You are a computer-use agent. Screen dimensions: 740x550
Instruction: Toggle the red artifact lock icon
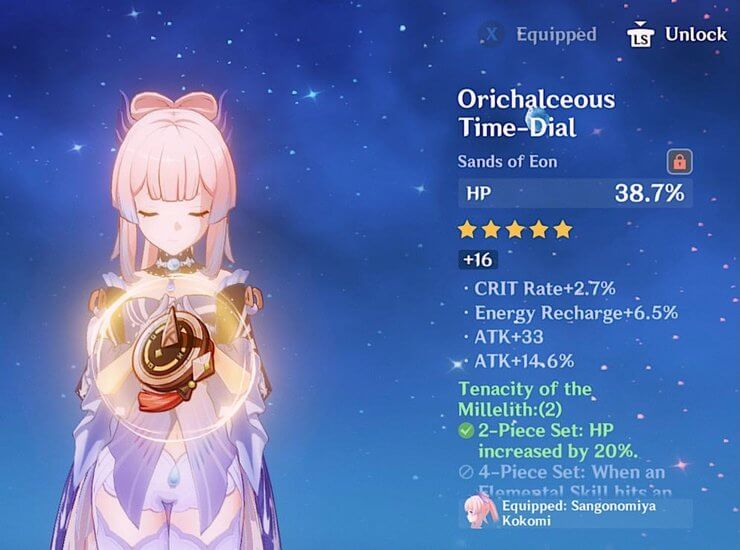pyautogui.click(x=680, y=161)
